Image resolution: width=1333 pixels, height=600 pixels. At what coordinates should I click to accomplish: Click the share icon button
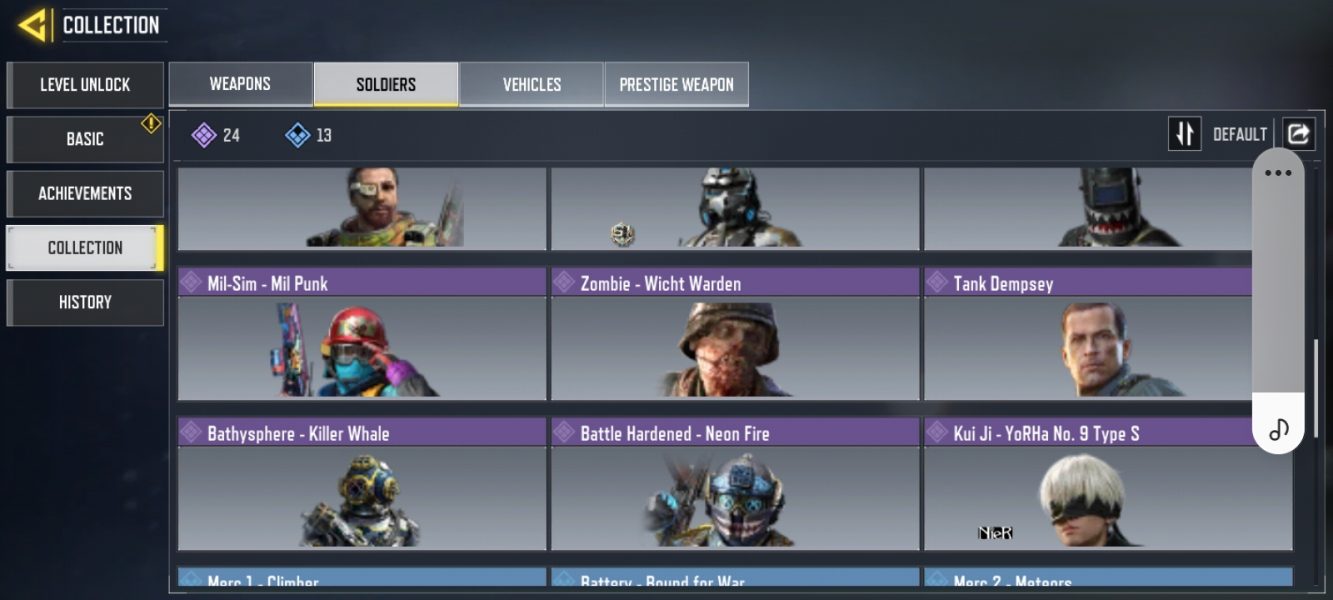pos(1299,134)
